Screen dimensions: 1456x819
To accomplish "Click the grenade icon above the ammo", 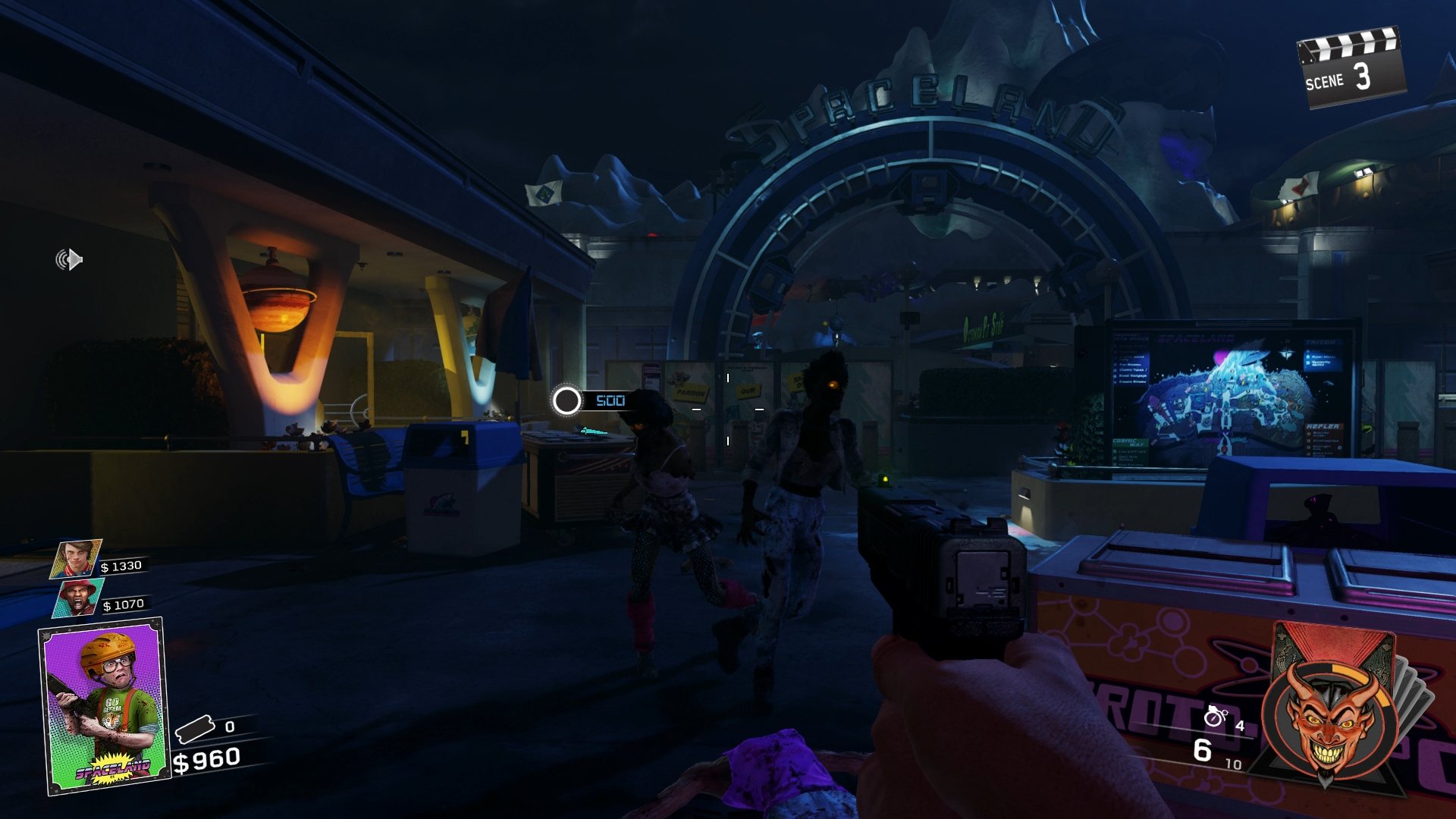I will [1215, 716].
